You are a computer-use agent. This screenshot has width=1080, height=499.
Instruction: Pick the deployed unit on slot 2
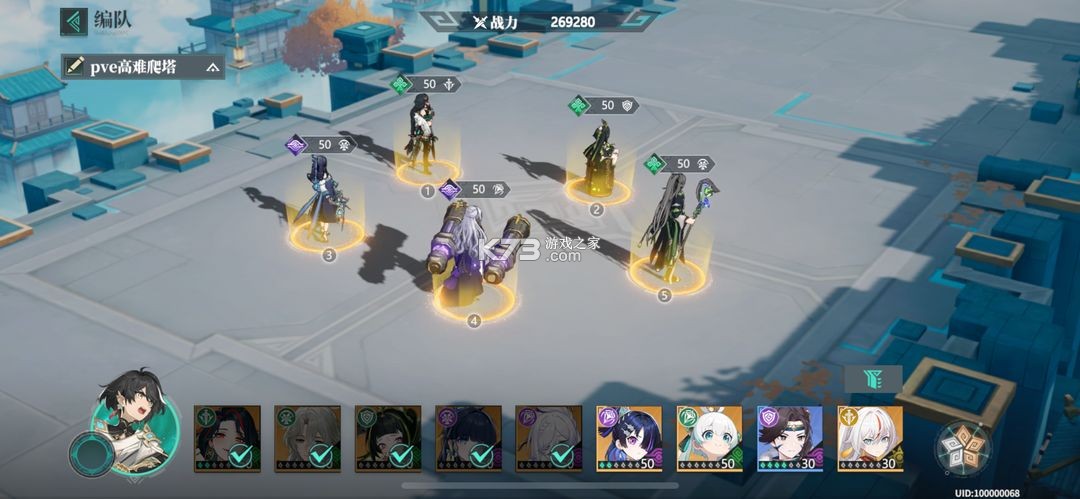click(x=598, y=160)
